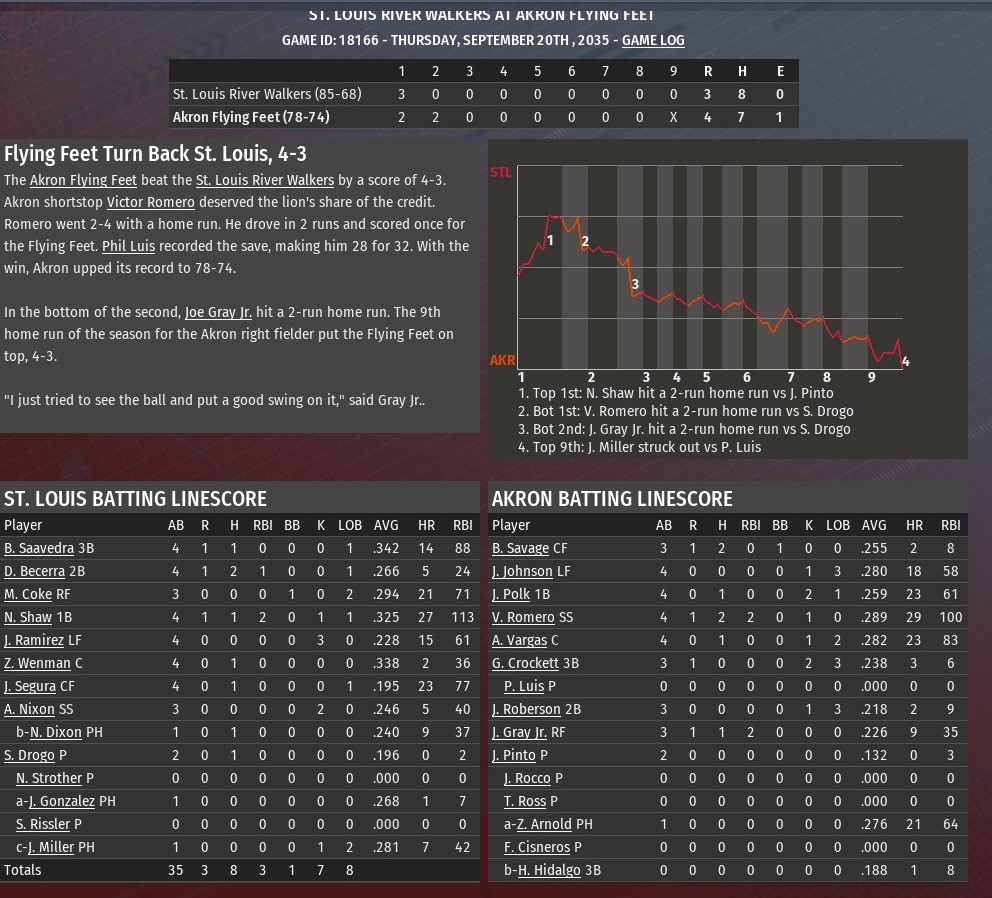
Task: Open pinch hitter J. Miller's profile
Action: (x=59, y=847)
